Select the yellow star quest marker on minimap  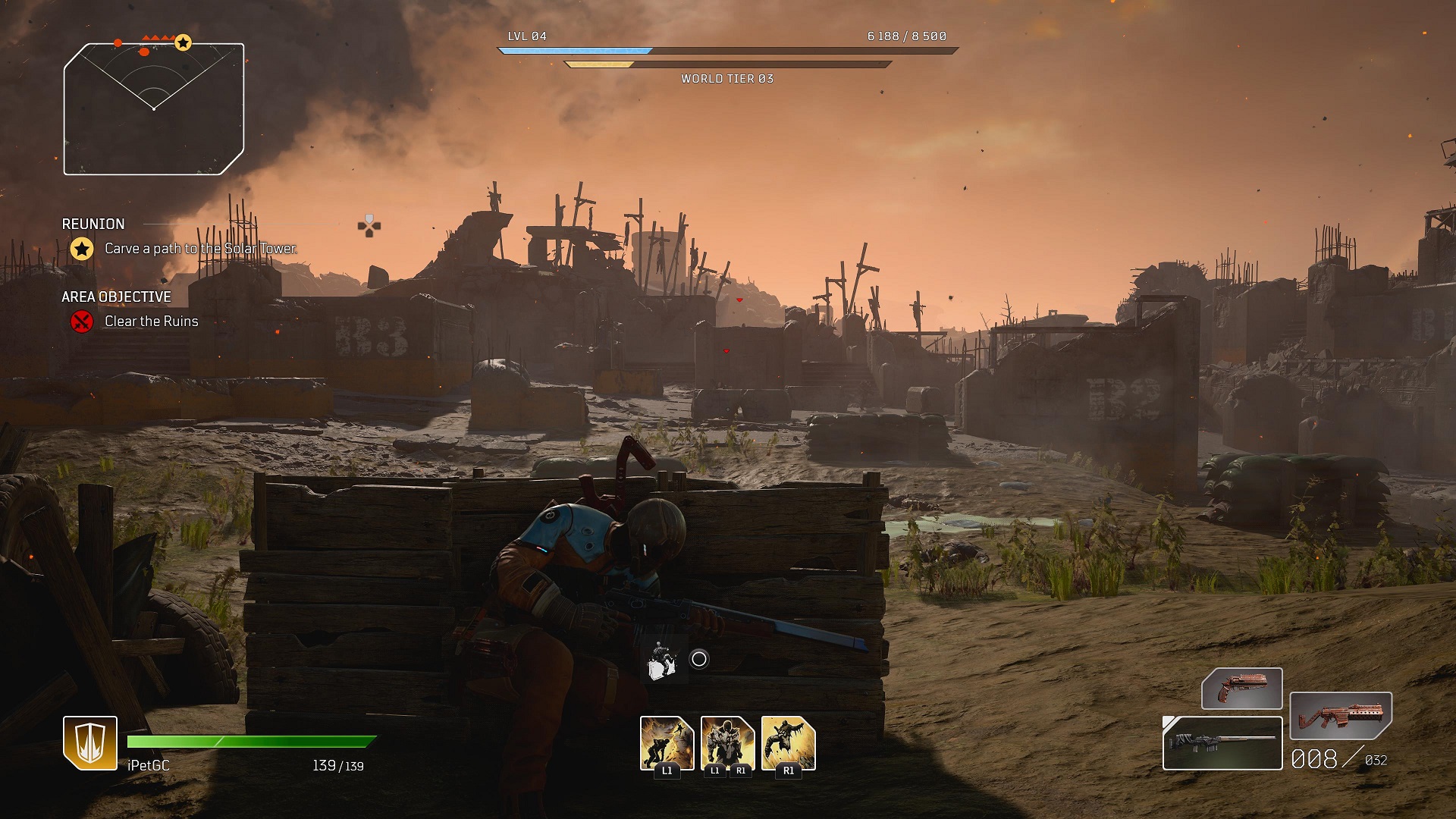[184, 43]
